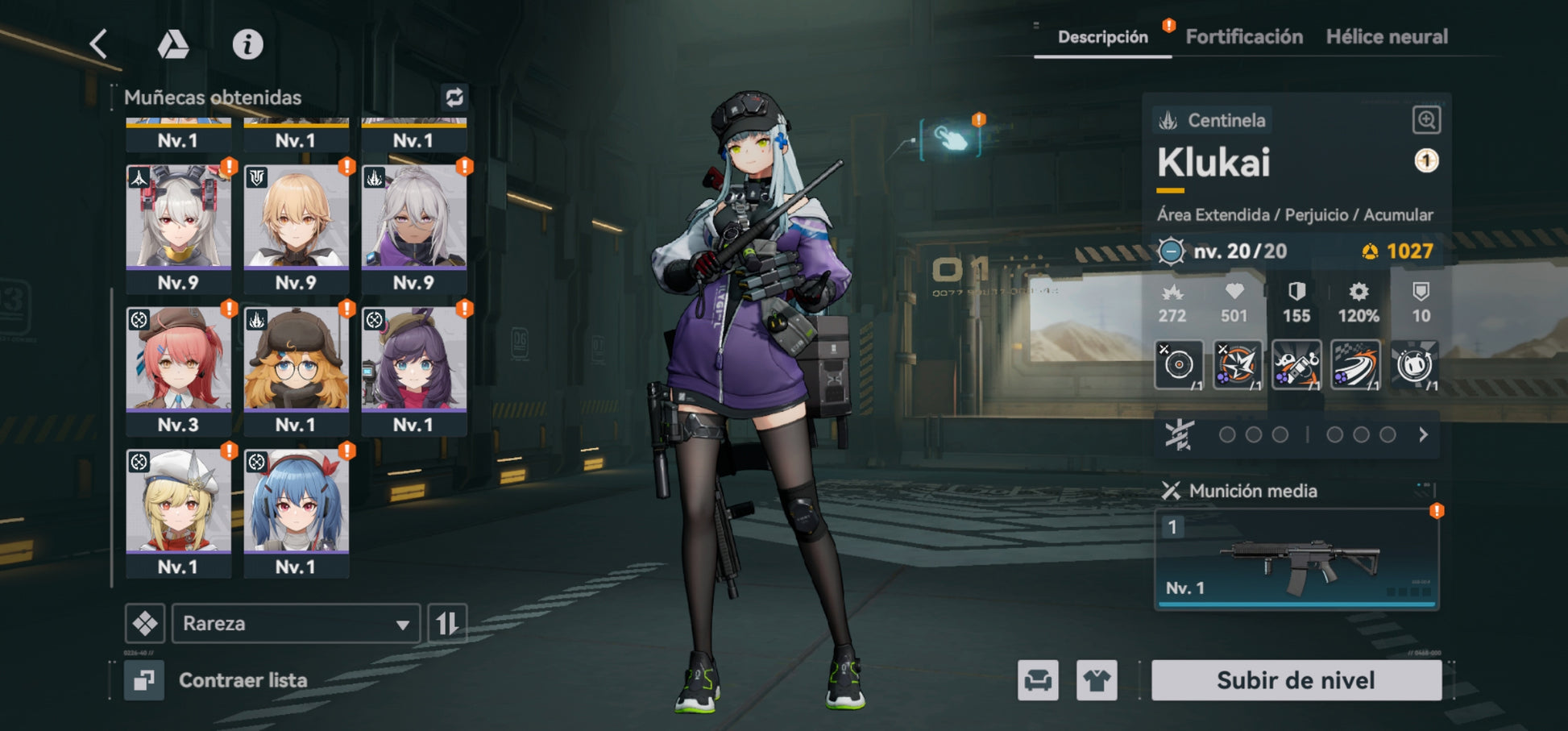The height and width of the screenshot is (731, 1568).
Task: Open the sofa dormitory icon button
Action: pos(1038,680)
